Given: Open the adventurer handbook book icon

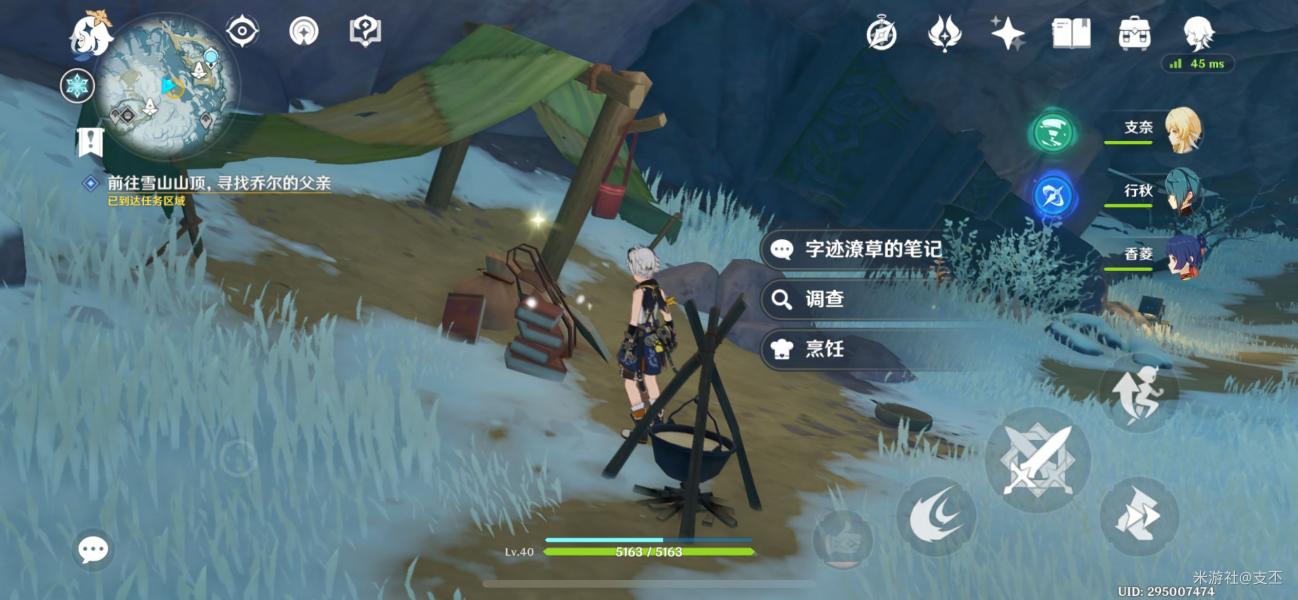Looking at the screenshot, I should (1071, 34).
